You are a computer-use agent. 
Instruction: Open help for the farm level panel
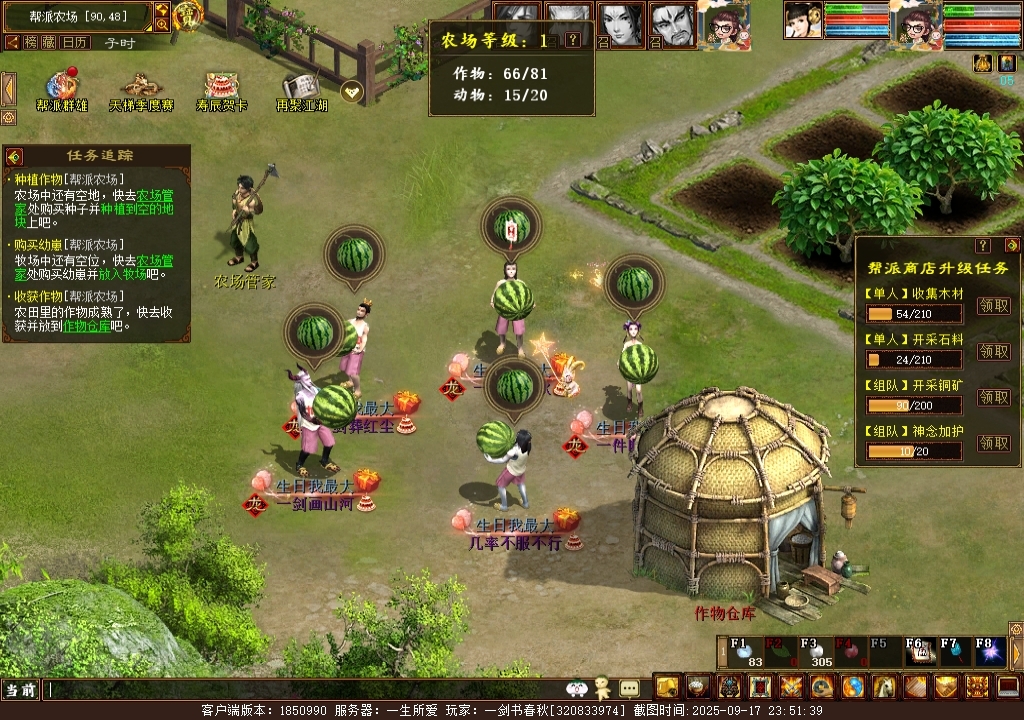[572, 40]
